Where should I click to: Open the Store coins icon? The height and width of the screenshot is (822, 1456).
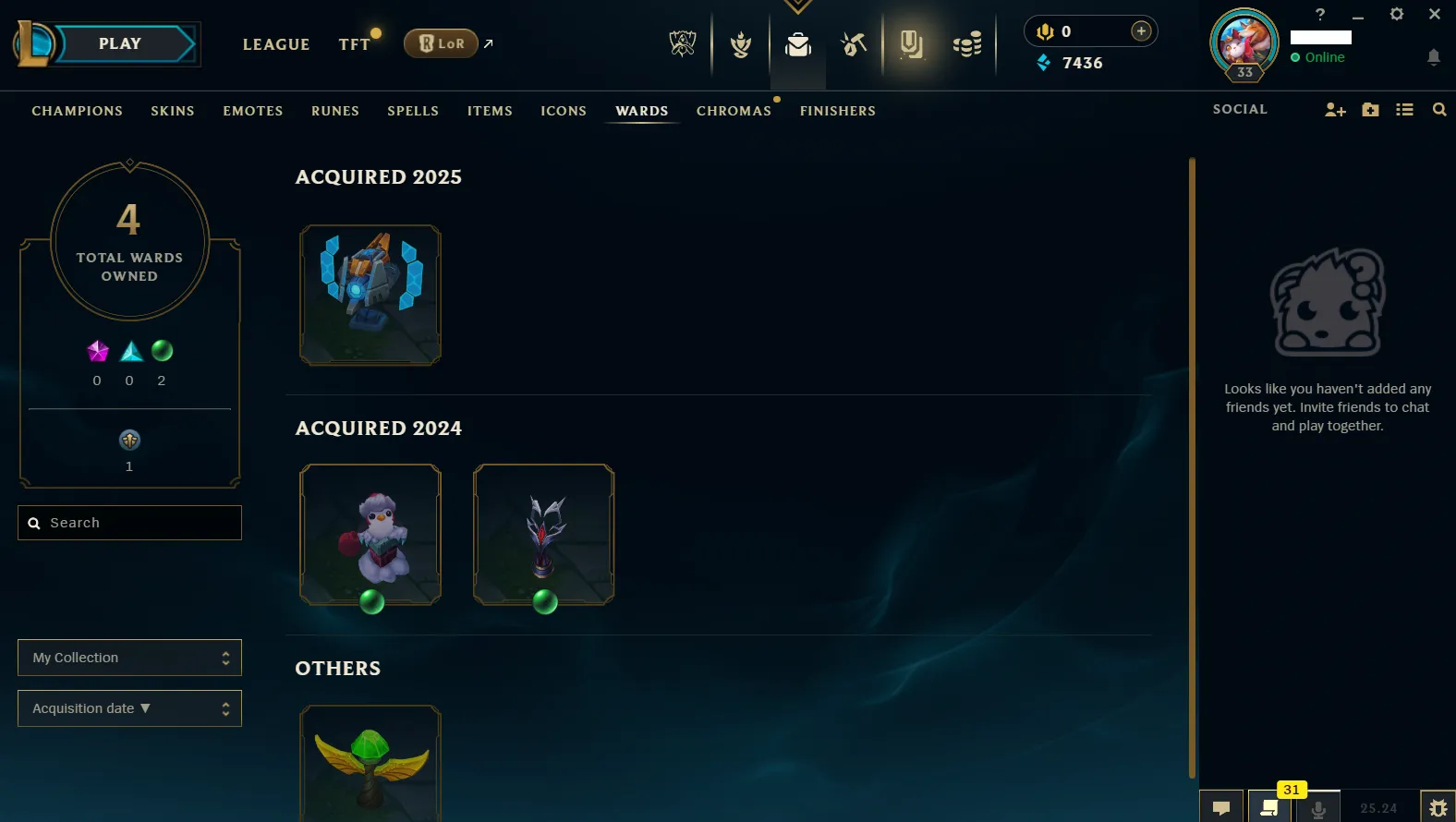coord(967,42)
